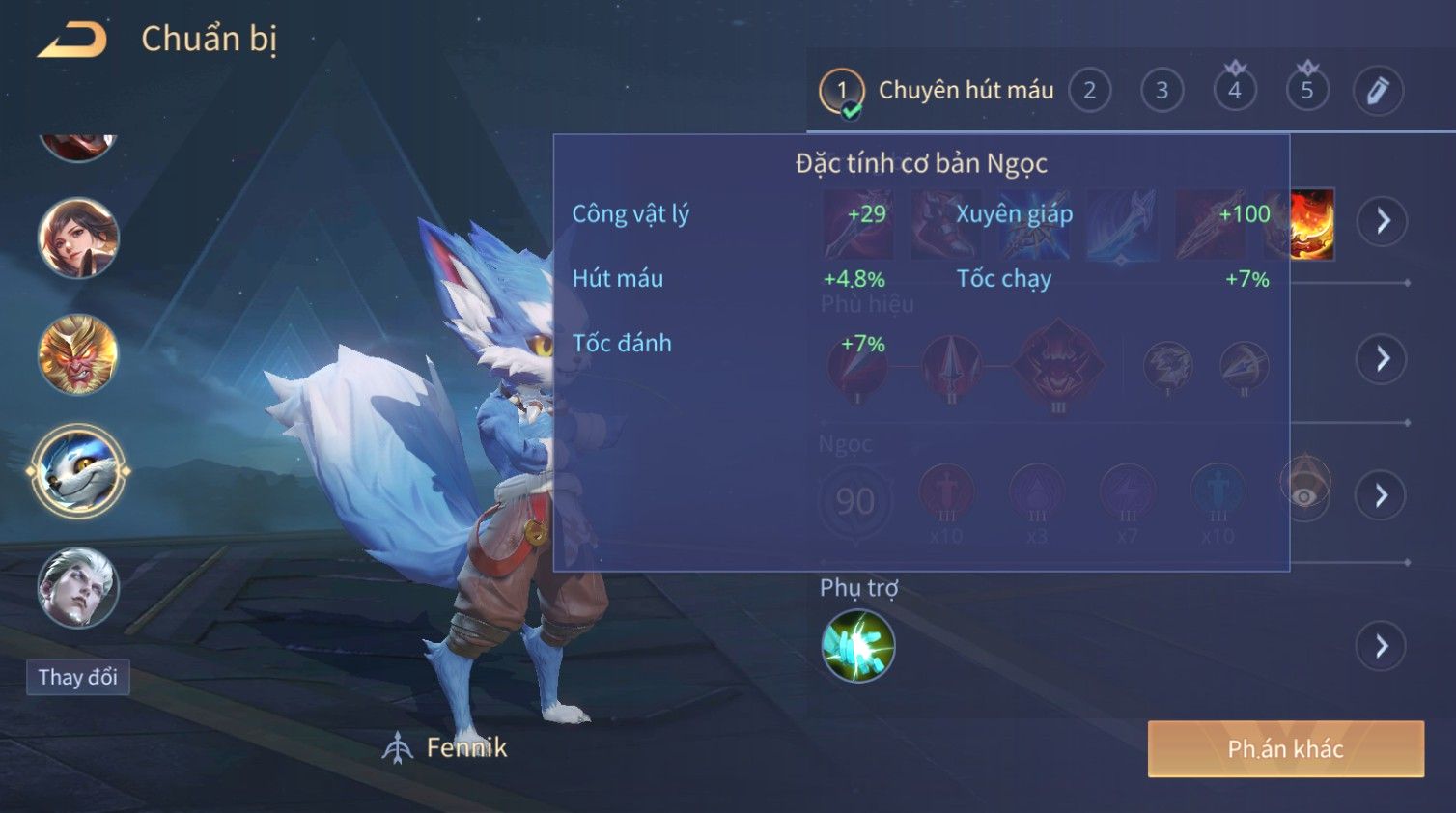
Task: Open locked preset slot 5
Action: click(1306, 91)
